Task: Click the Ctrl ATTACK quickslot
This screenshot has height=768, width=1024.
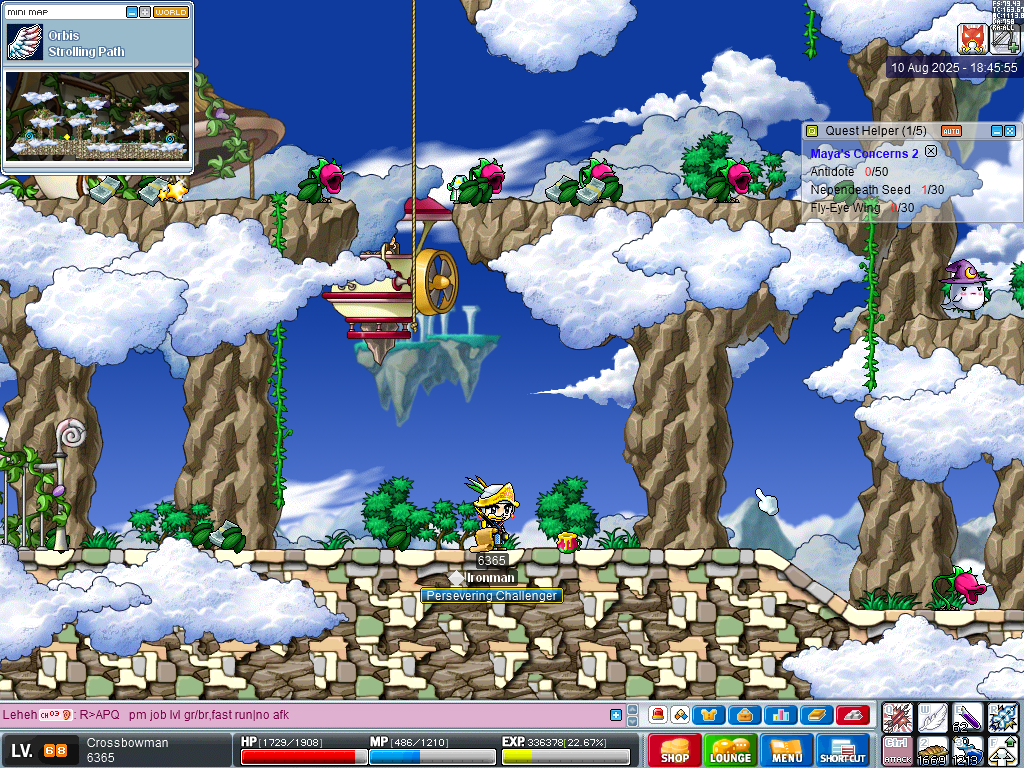Action: pyautogui.click(x=897, y=750)
